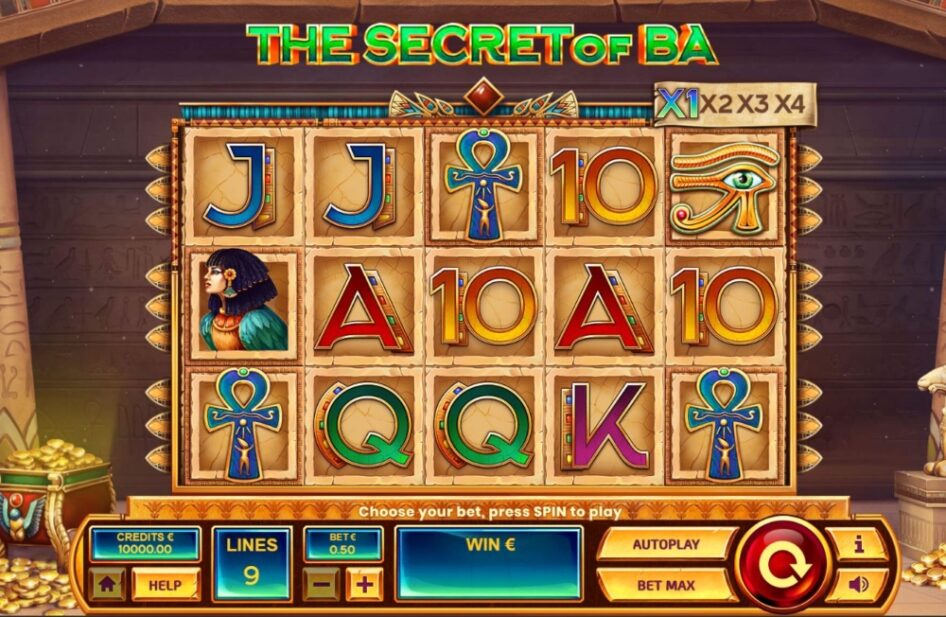
Task: Set the bet to maximum with Bet Max
Action: (x=666, y=584)
